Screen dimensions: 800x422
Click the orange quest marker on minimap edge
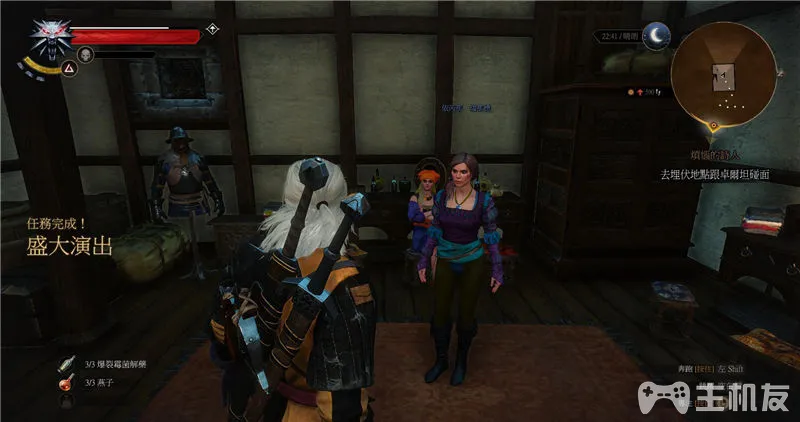[713, 126]
